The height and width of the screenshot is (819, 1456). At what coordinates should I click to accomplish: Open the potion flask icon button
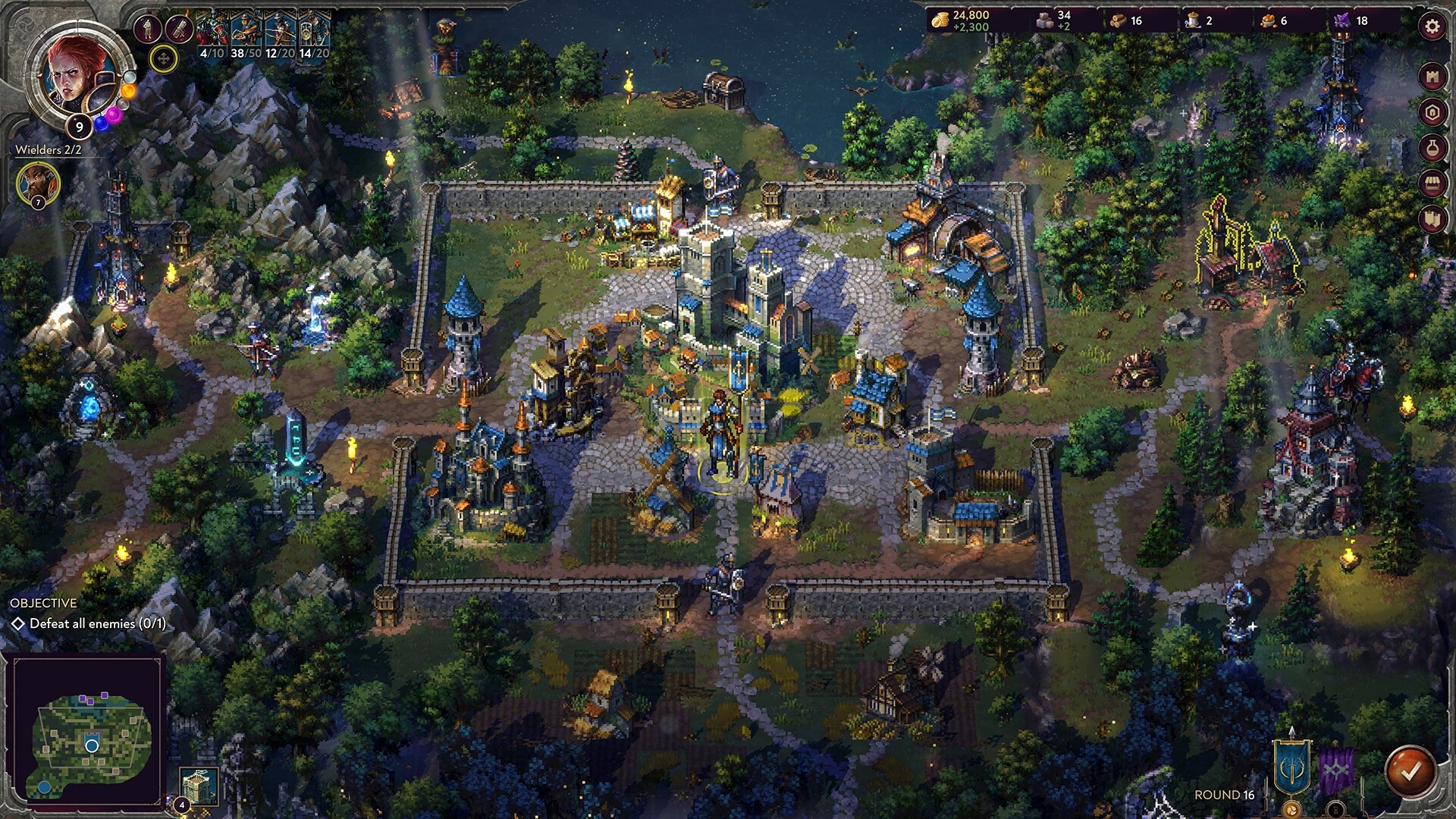coord(1432,148)
